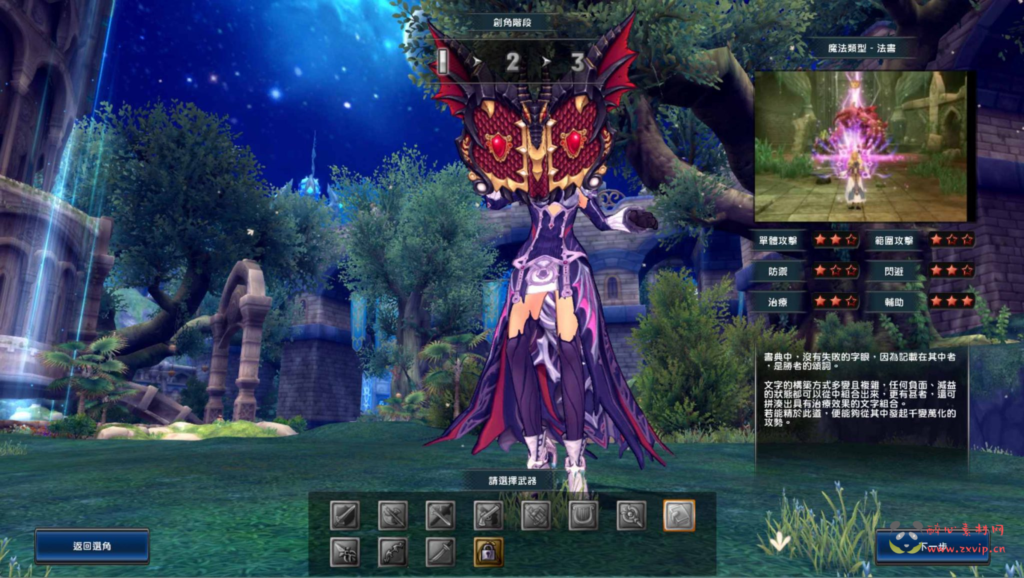Click the 返回選角 back button
Image resolution: width=1024 pixels, height=578 pixels.
tap(91, 546)
